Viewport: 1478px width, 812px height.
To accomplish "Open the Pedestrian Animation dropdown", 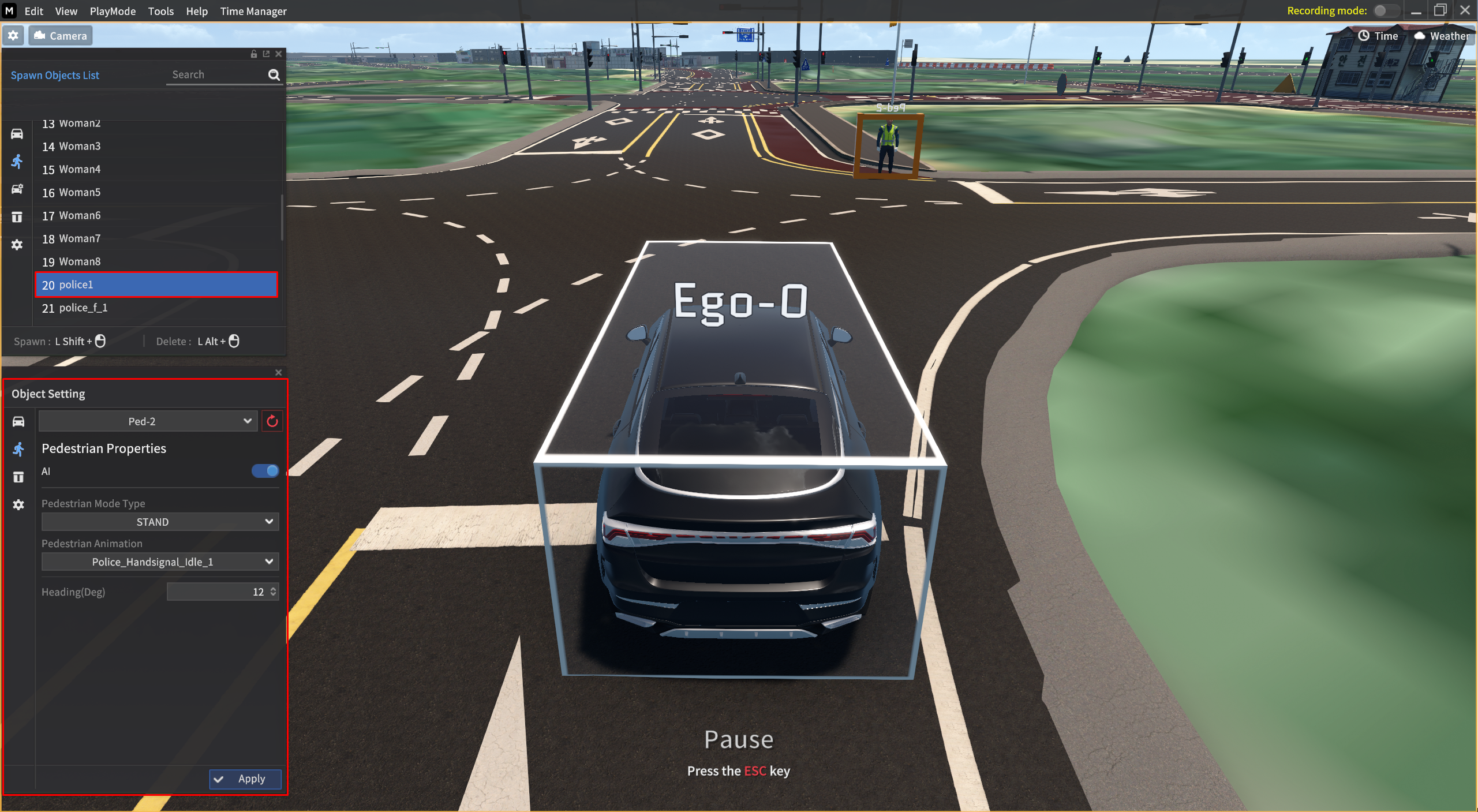I will [x=160, y=562].
